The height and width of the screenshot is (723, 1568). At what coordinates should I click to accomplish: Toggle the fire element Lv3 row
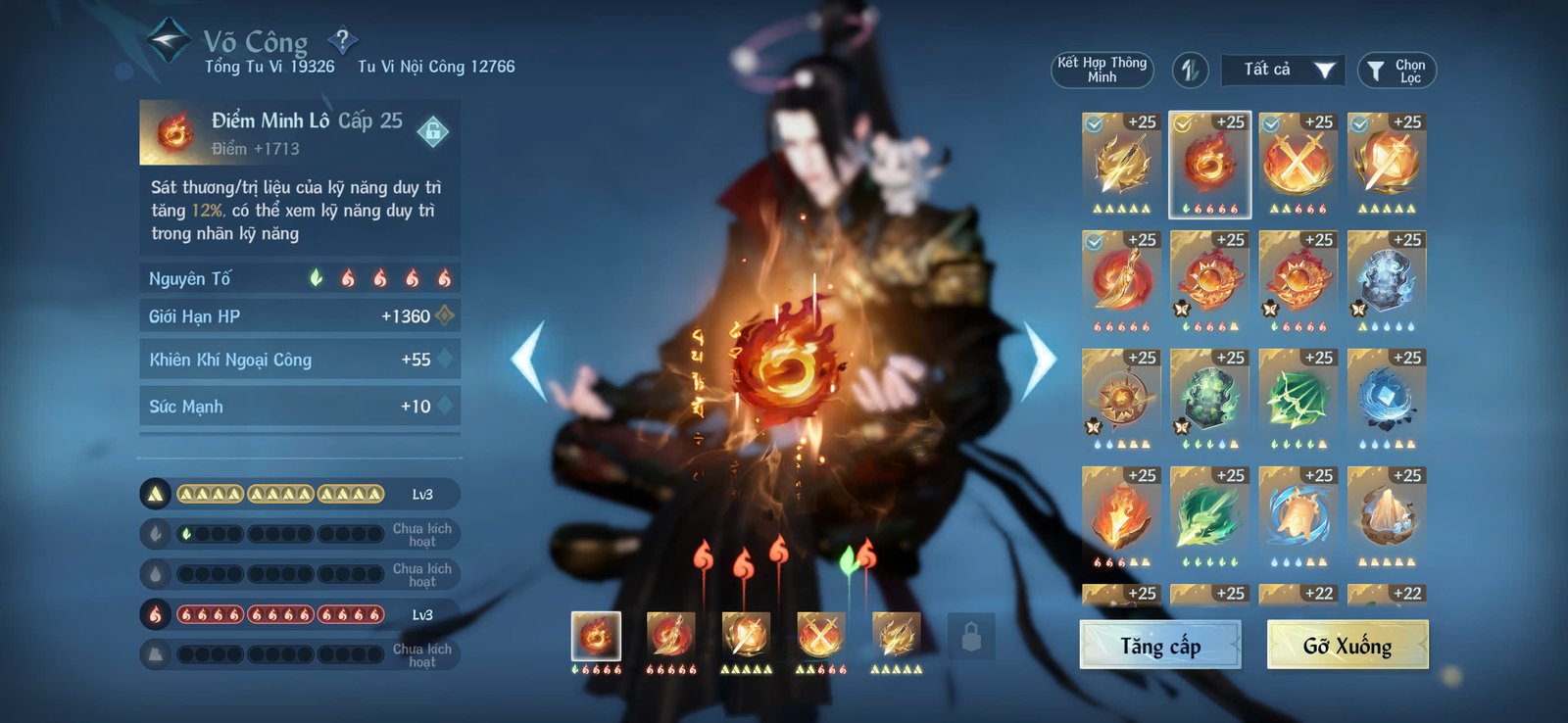click(154, 613)
